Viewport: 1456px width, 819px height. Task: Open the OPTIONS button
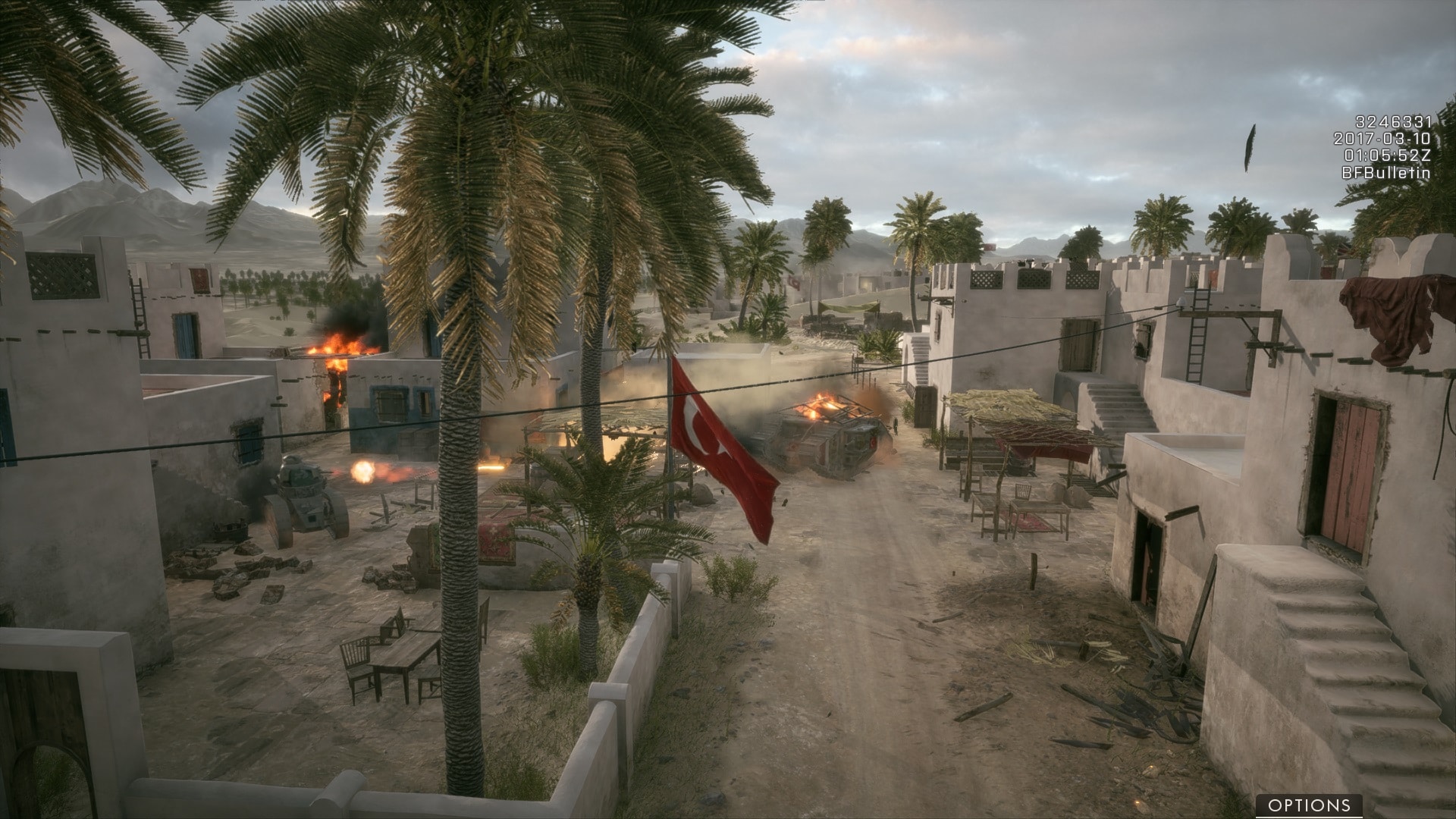click(1309, 805)
